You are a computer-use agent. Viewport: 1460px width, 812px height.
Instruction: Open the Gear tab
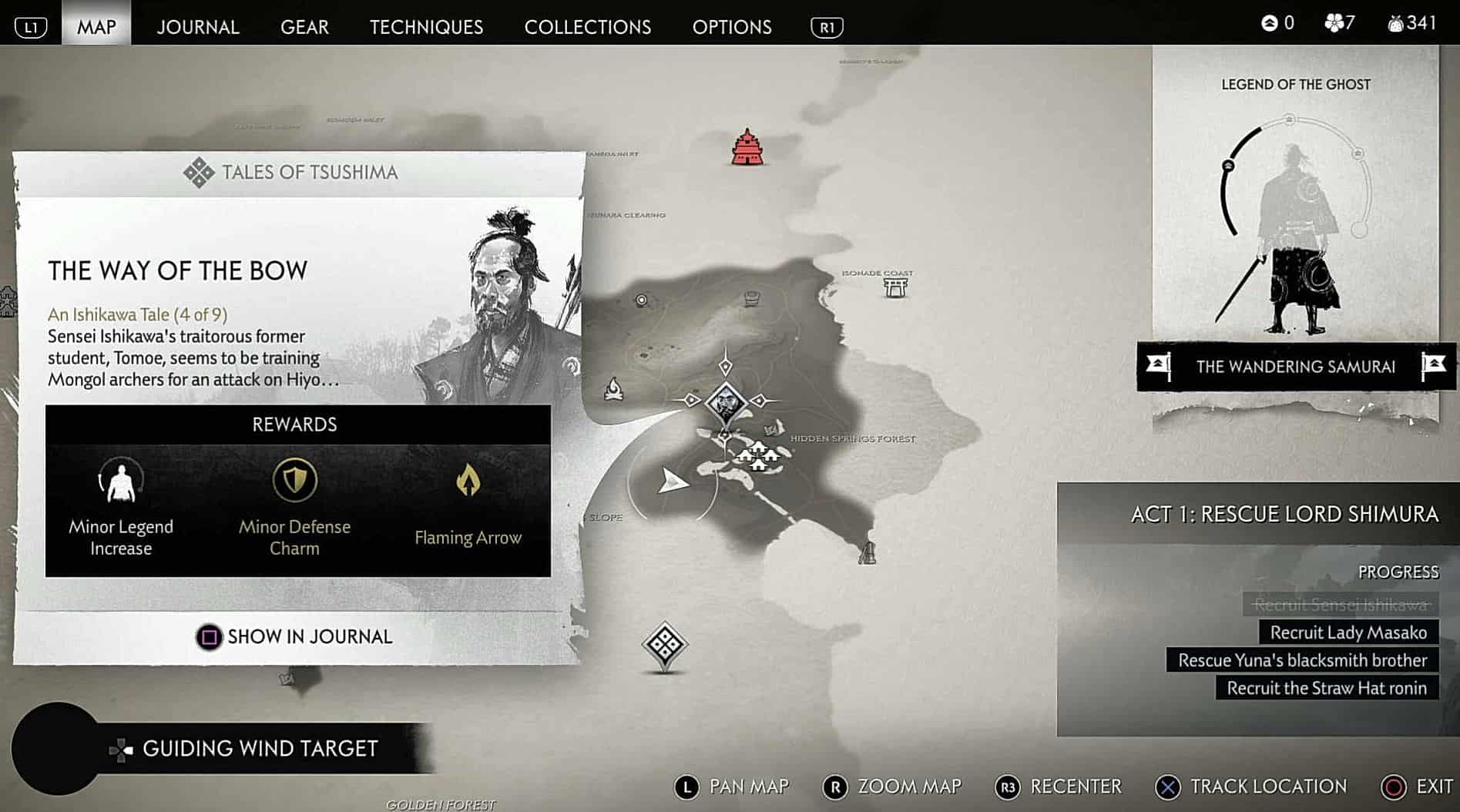[304, 27]
